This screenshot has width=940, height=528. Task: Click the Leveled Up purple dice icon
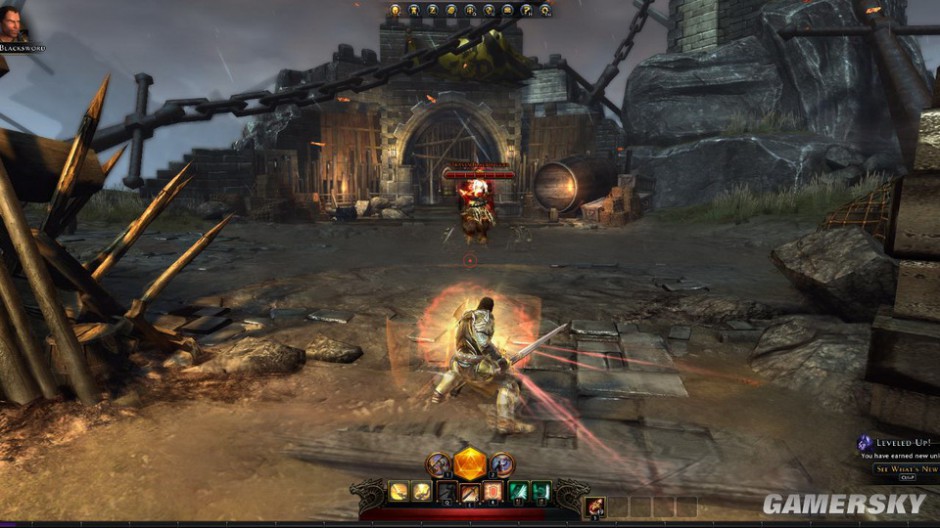point(864,443)
